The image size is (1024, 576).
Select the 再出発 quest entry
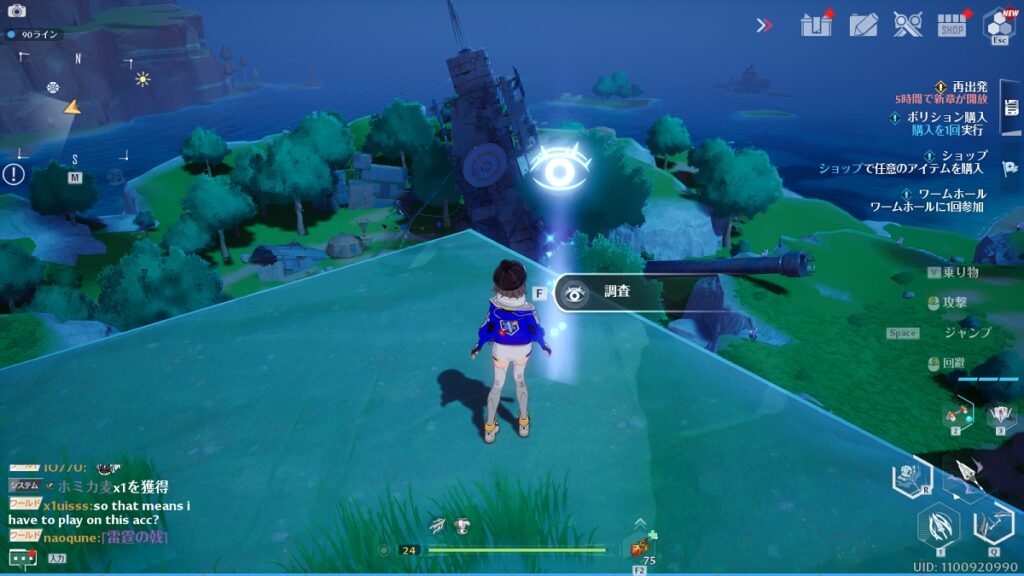(962, 92)
